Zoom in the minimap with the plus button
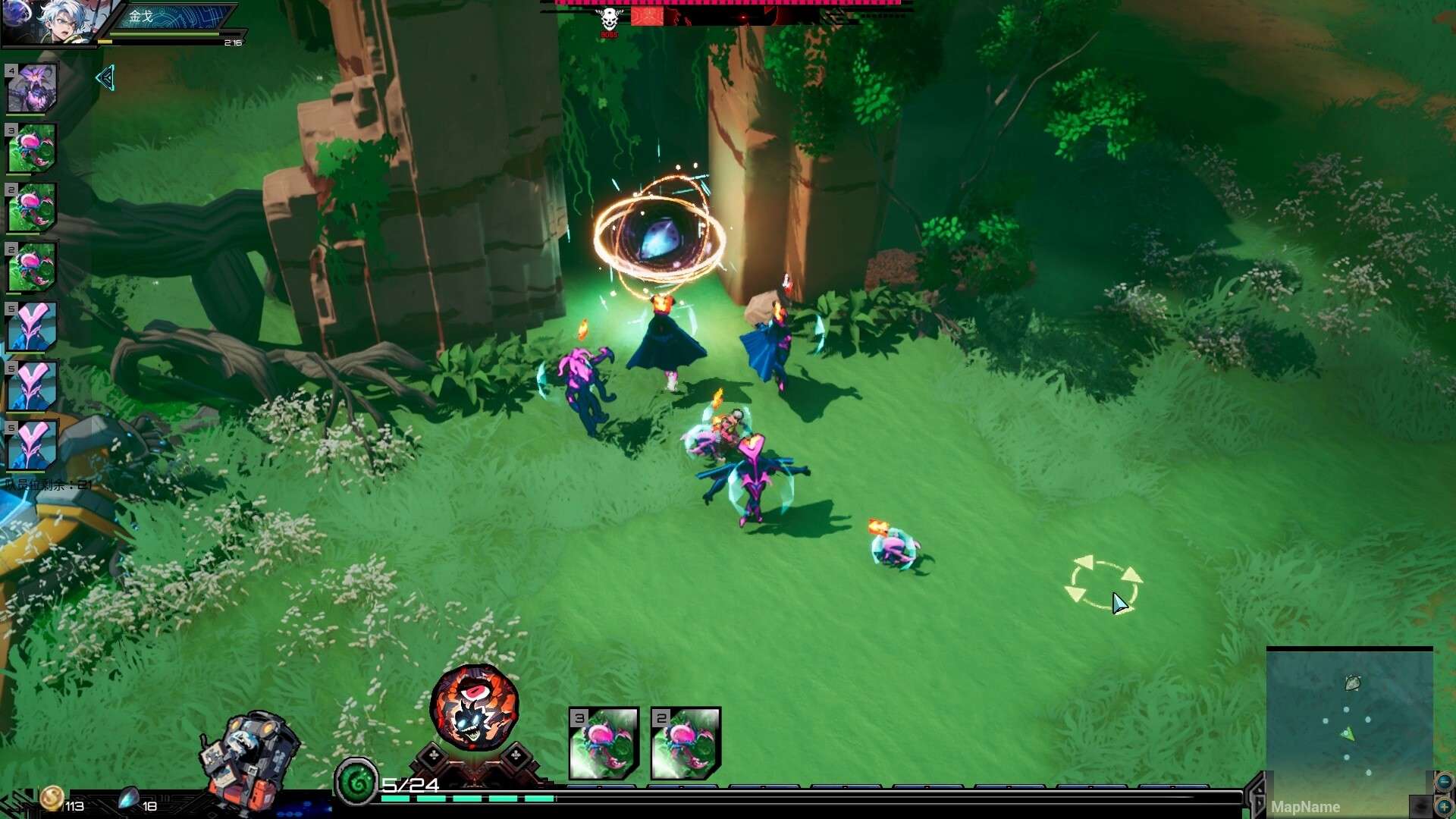 pos(1443,806)
